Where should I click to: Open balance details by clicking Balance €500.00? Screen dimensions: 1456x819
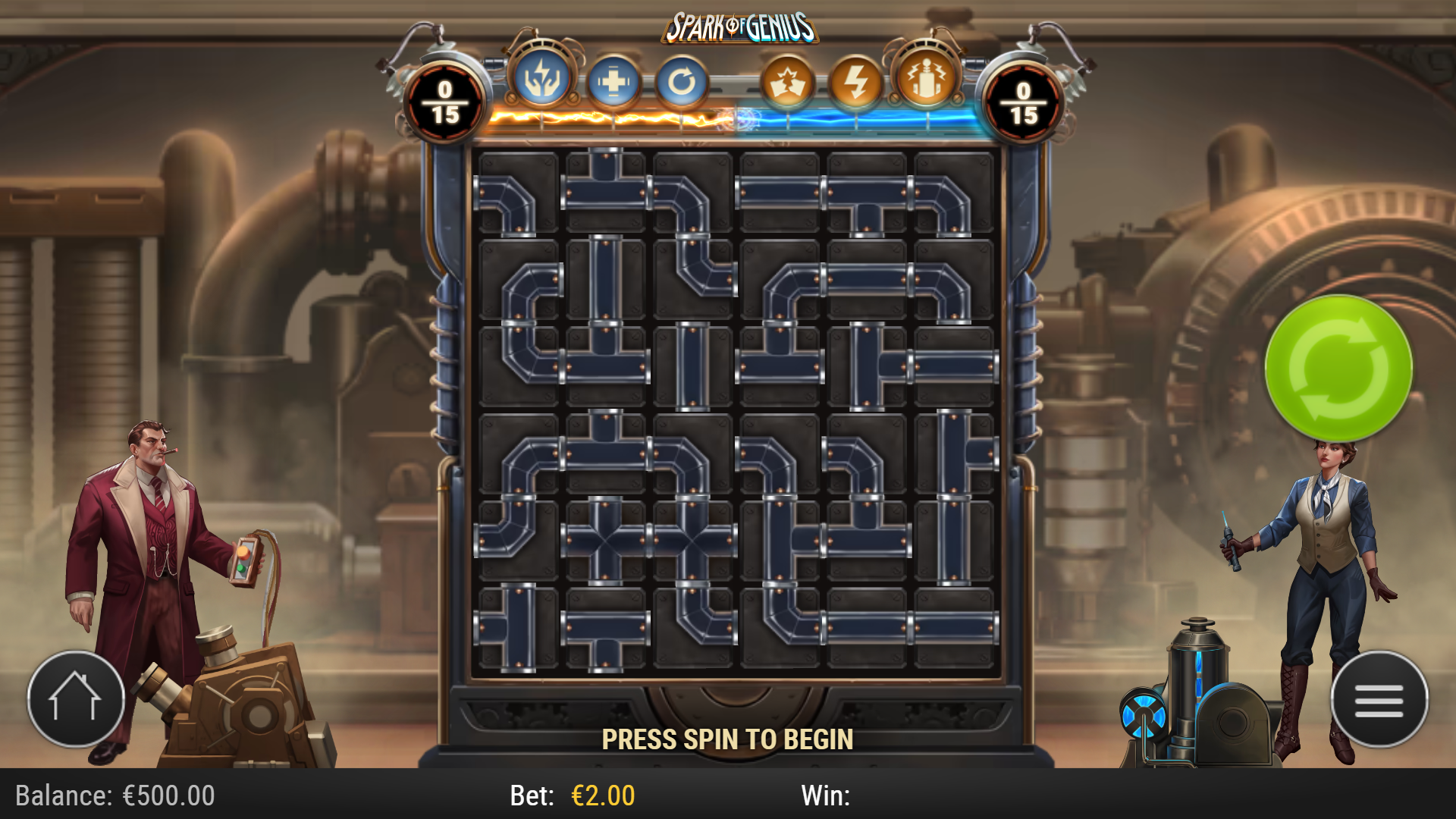coord(114,796)
